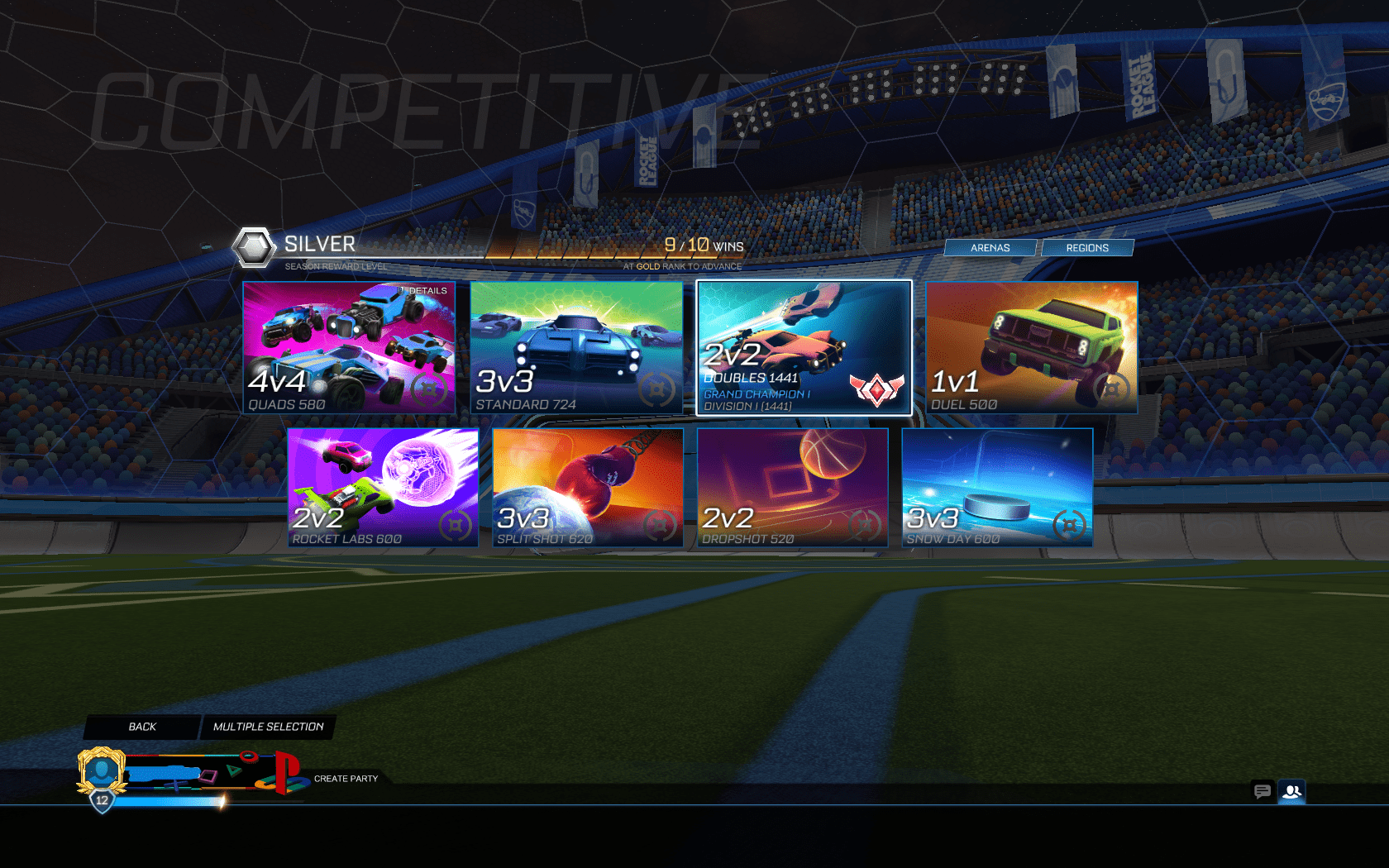The width and height of the screenshot is (1389, 868).
Task: Click the level 12 shield badge
Action: coord(101,799)
